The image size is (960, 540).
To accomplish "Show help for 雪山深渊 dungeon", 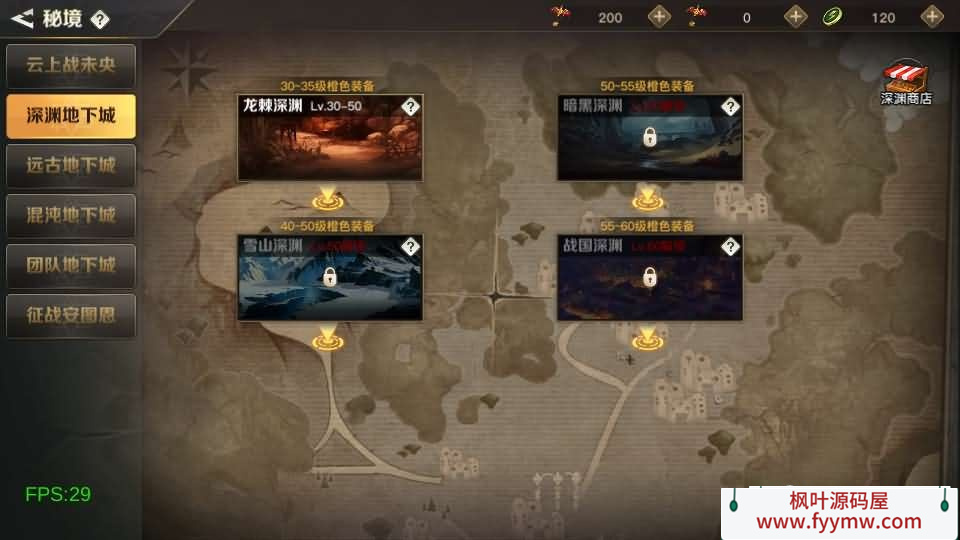I will point(410,247).
